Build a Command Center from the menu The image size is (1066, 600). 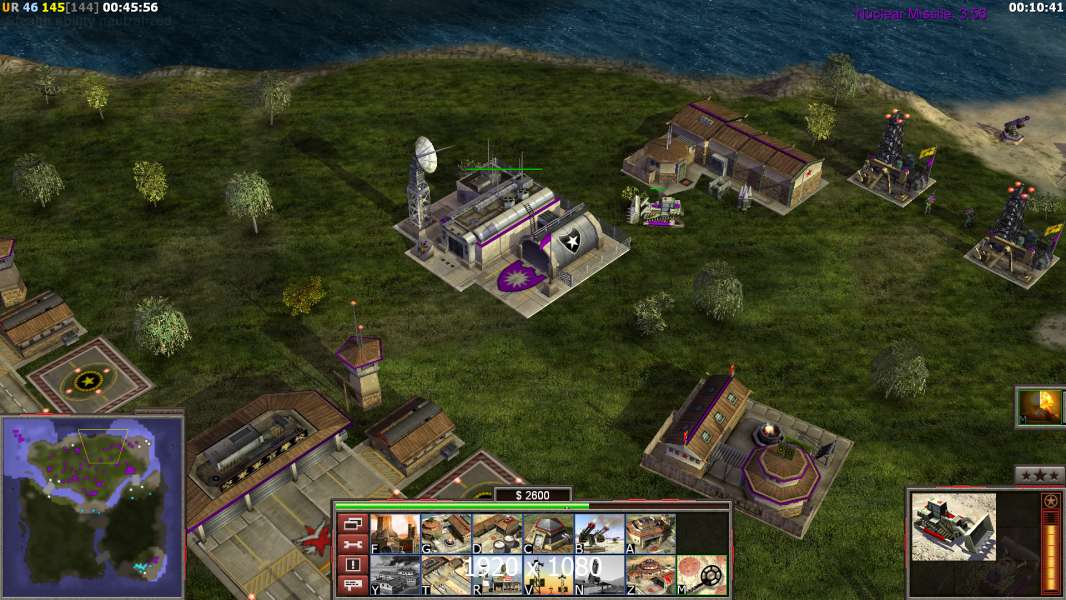tap(650, 575)
